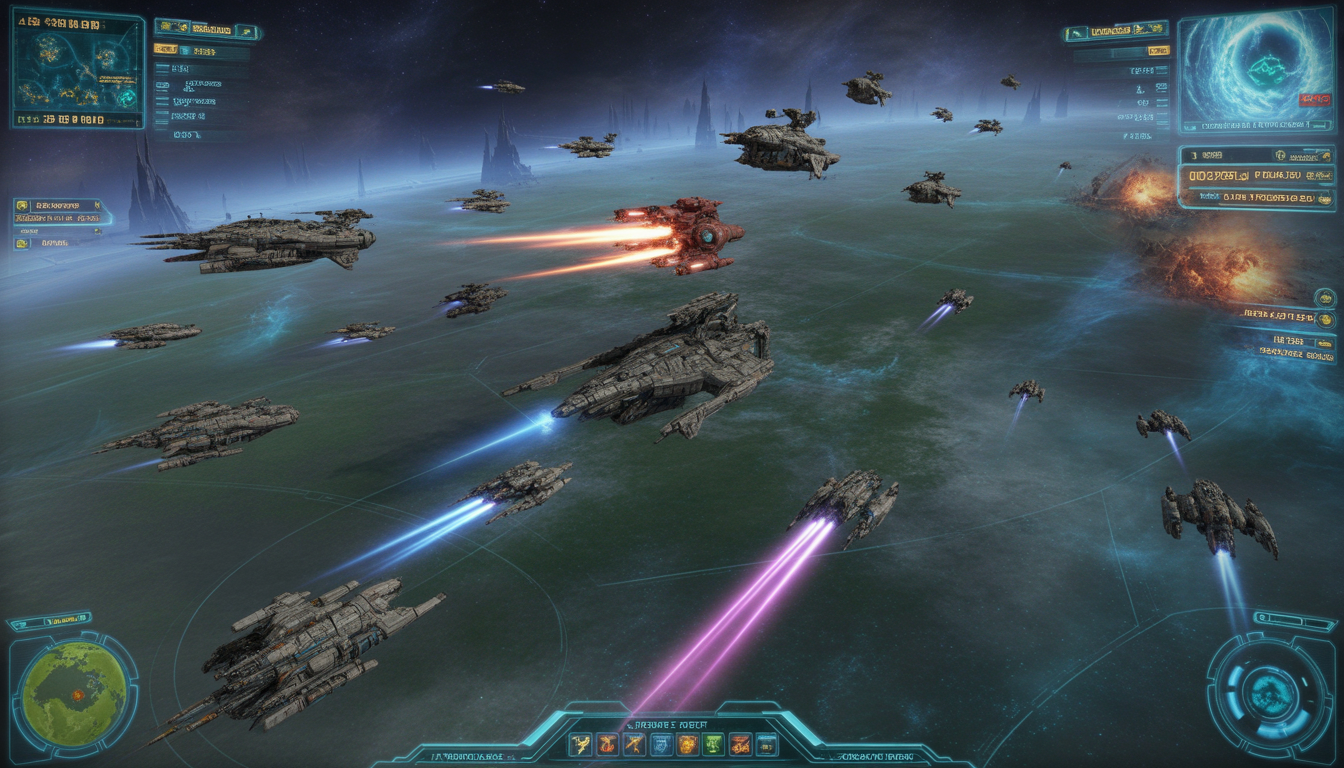
Task: Trigger the orange glowing face ability icon
Action: [x=687, y=744]
